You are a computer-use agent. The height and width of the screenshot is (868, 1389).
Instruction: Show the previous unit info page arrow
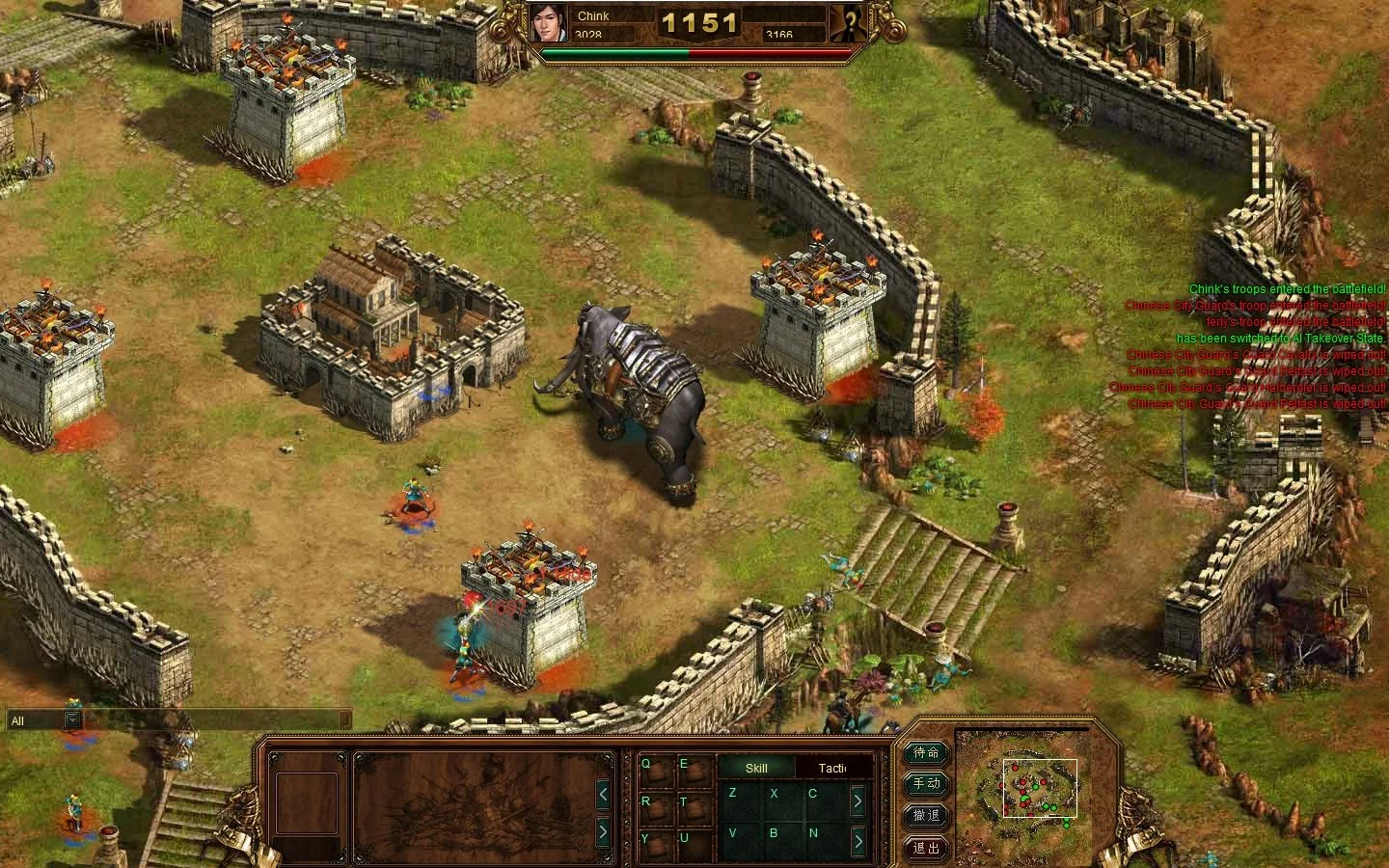[603, 795]
